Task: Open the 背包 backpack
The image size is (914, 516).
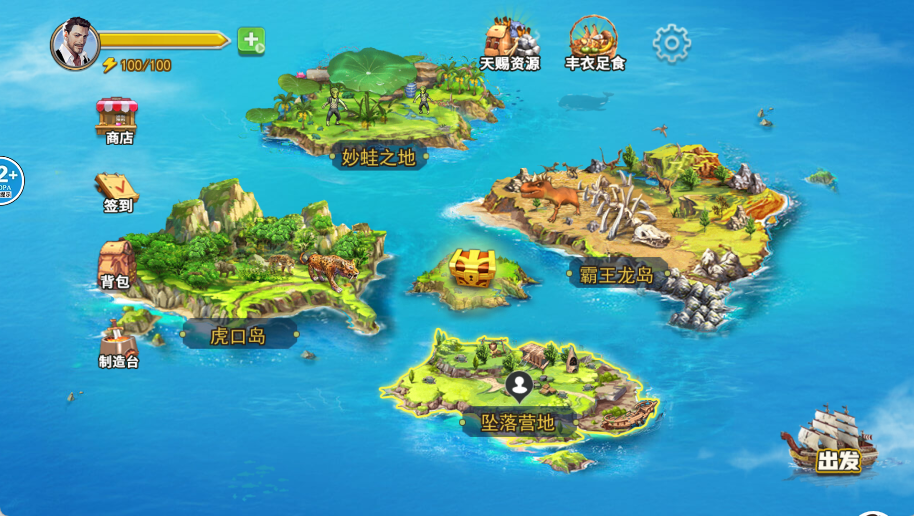Action: [116, 264]
